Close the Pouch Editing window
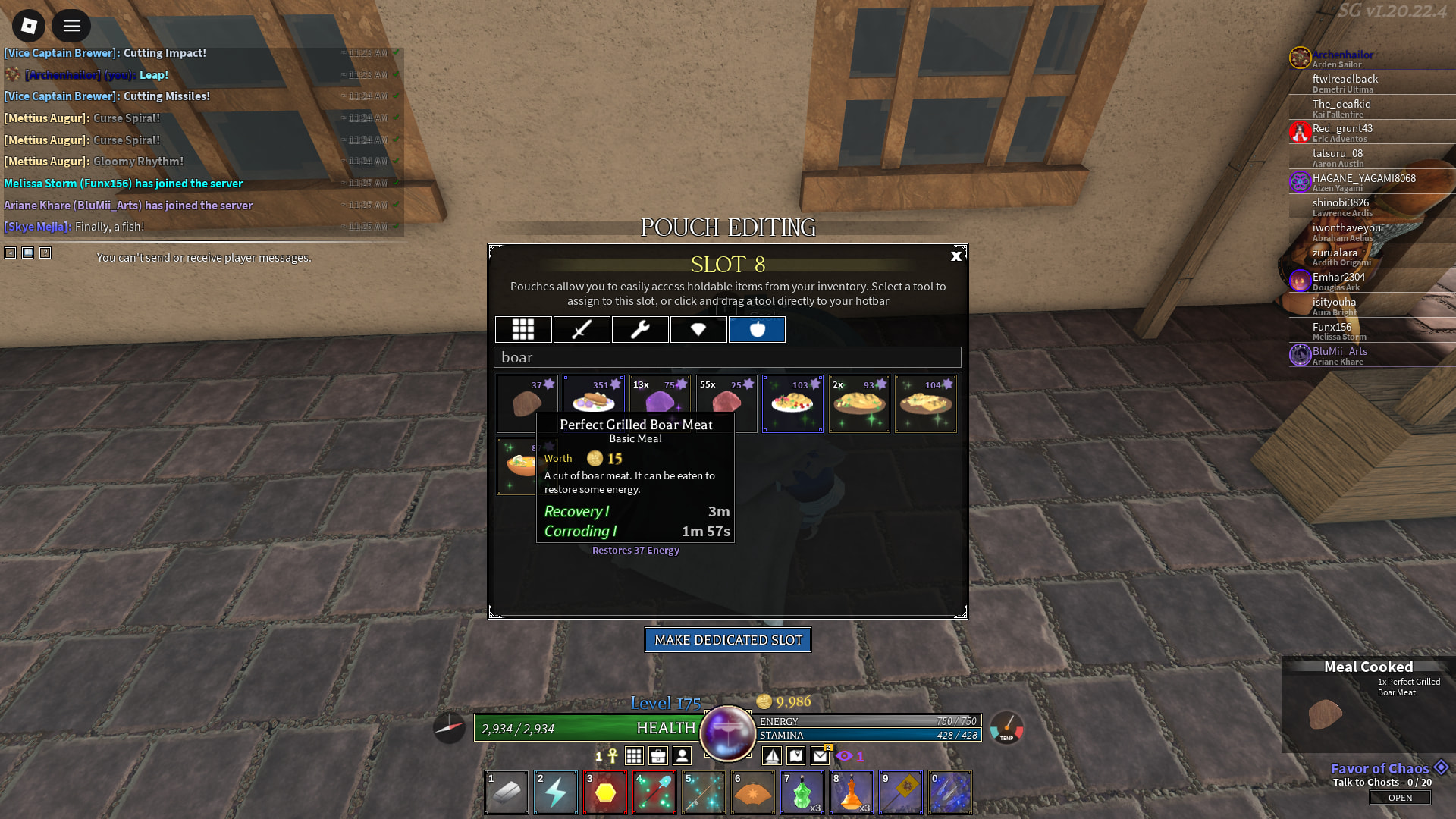The height and width of the screenshot is (819, 1456). 956,256
